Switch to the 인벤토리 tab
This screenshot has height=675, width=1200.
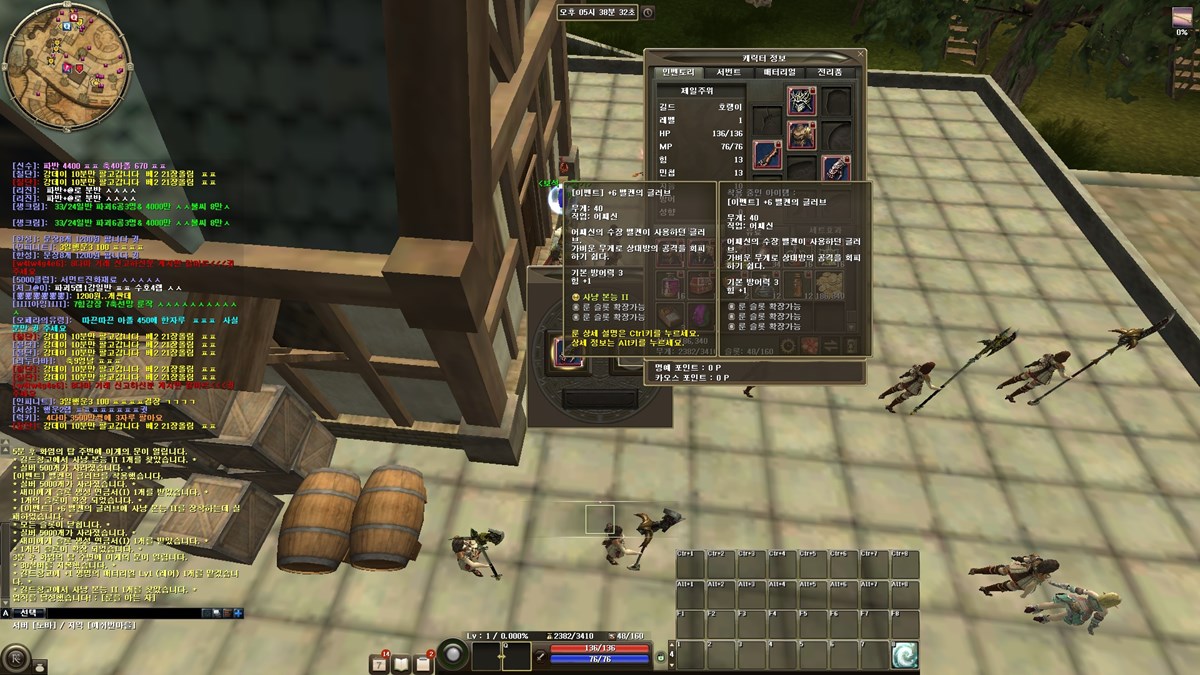click(678, 72)
